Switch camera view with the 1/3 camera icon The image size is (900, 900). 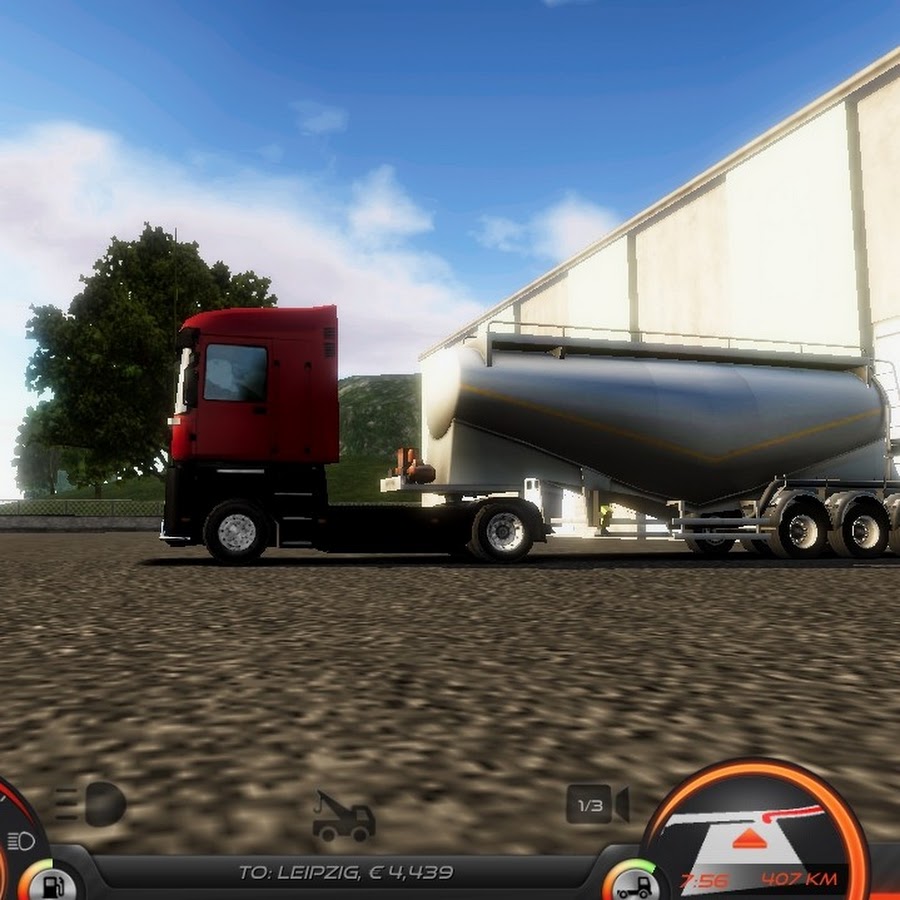597,804
